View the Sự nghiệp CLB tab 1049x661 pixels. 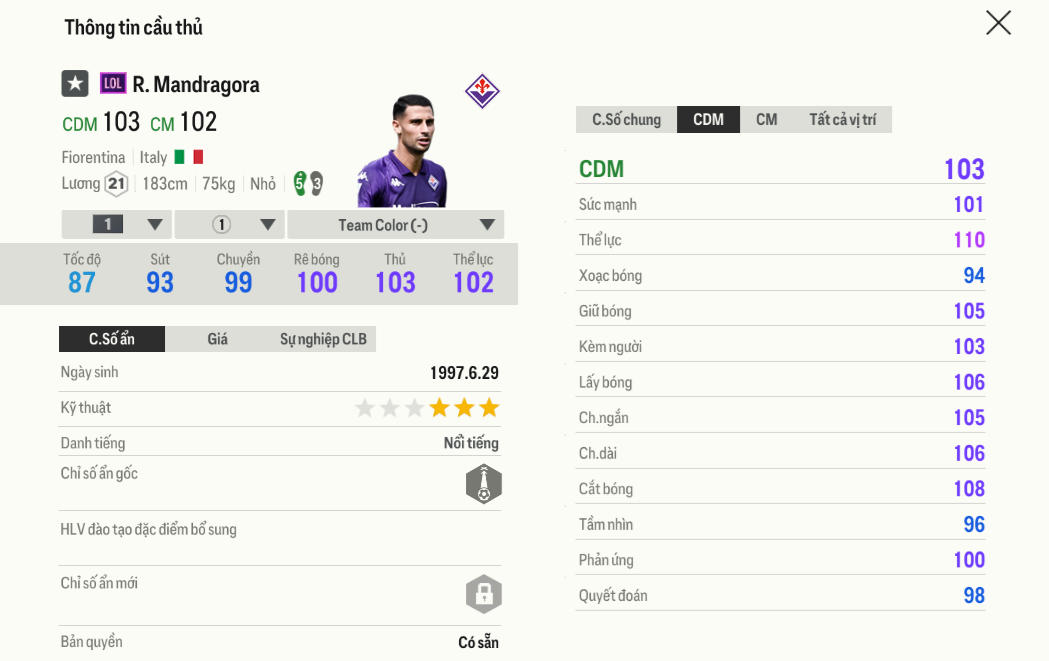pyautogui.click(x=323, y=339)
